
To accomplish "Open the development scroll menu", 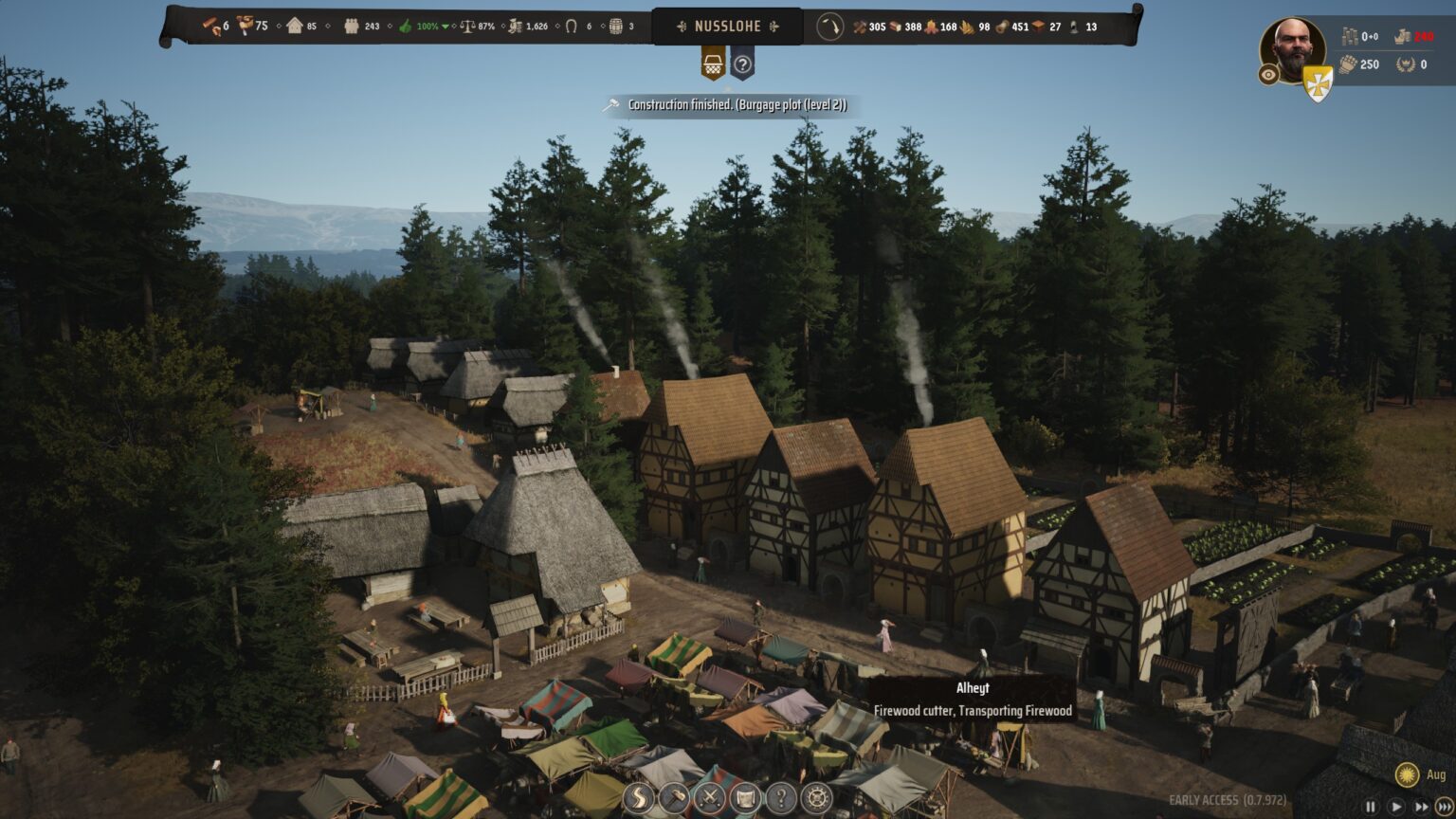I will pyautogui.click(x=745, y=798).
